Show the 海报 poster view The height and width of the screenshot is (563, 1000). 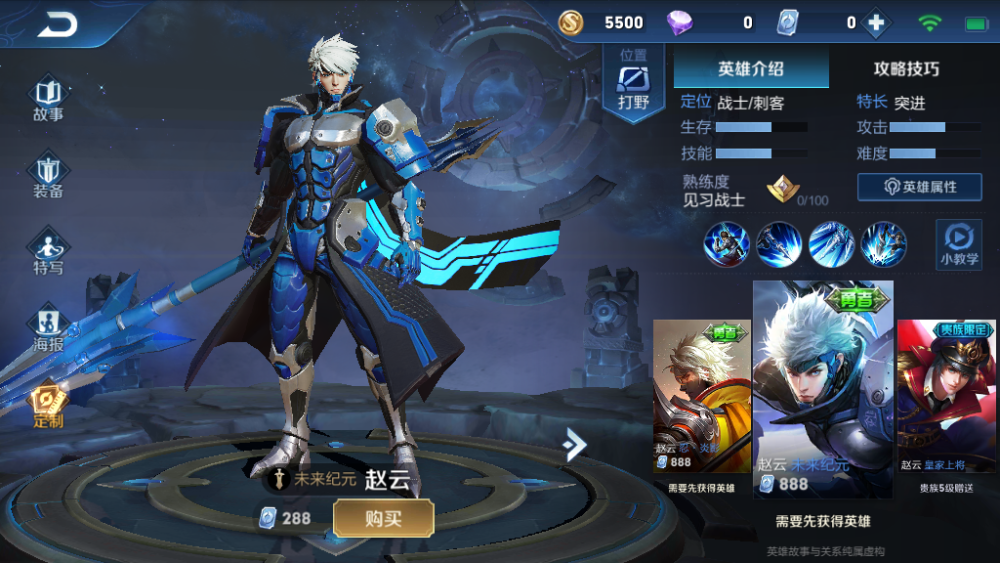click(48, 328)
